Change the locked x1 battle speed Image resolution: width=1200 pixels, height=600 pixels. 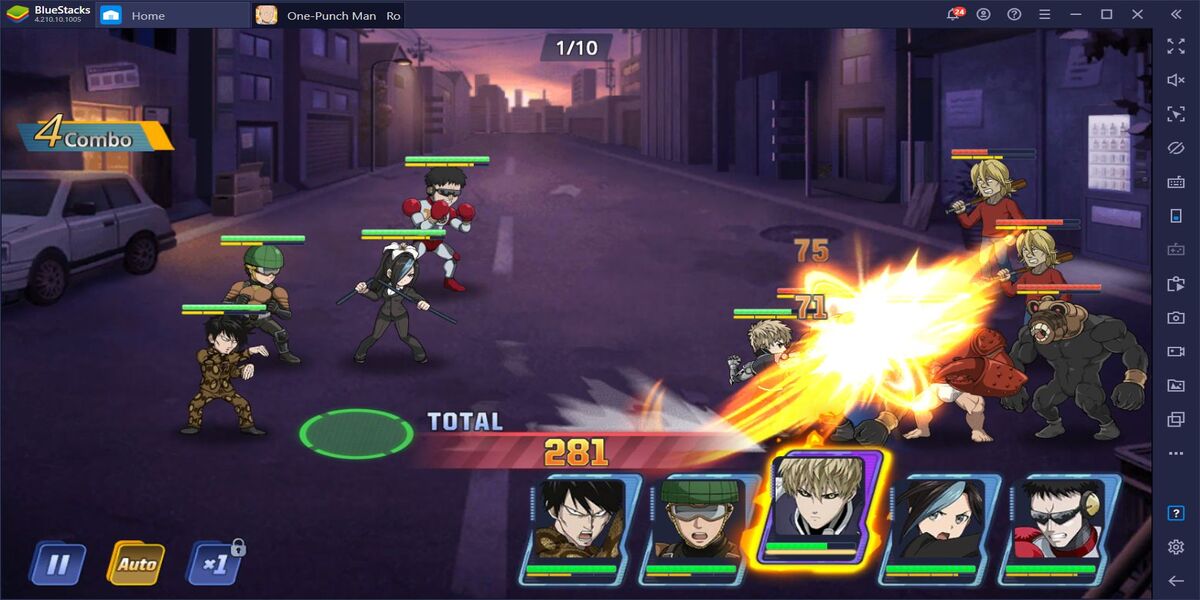214,564
